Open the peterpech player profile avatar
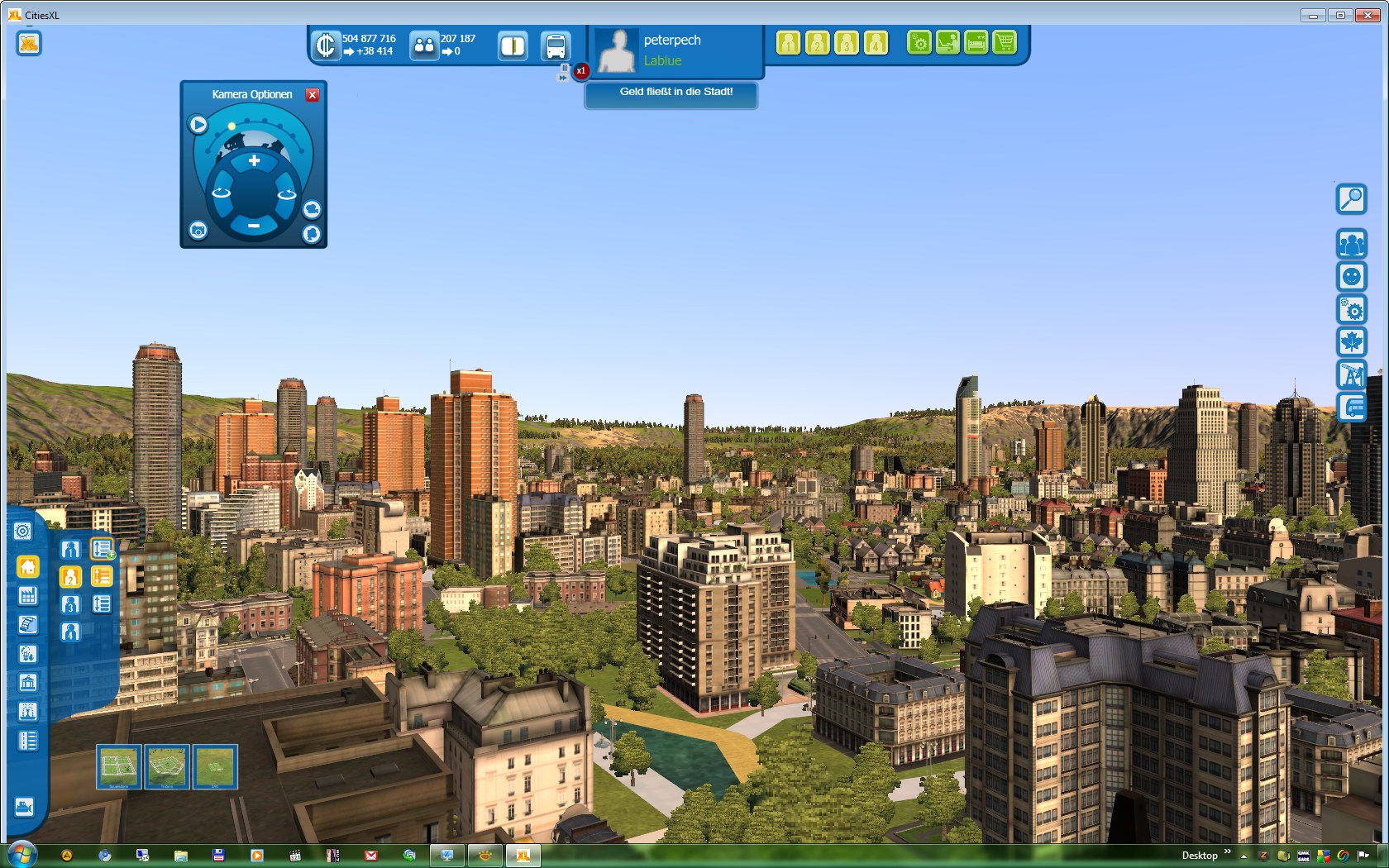 coord(616,50)
